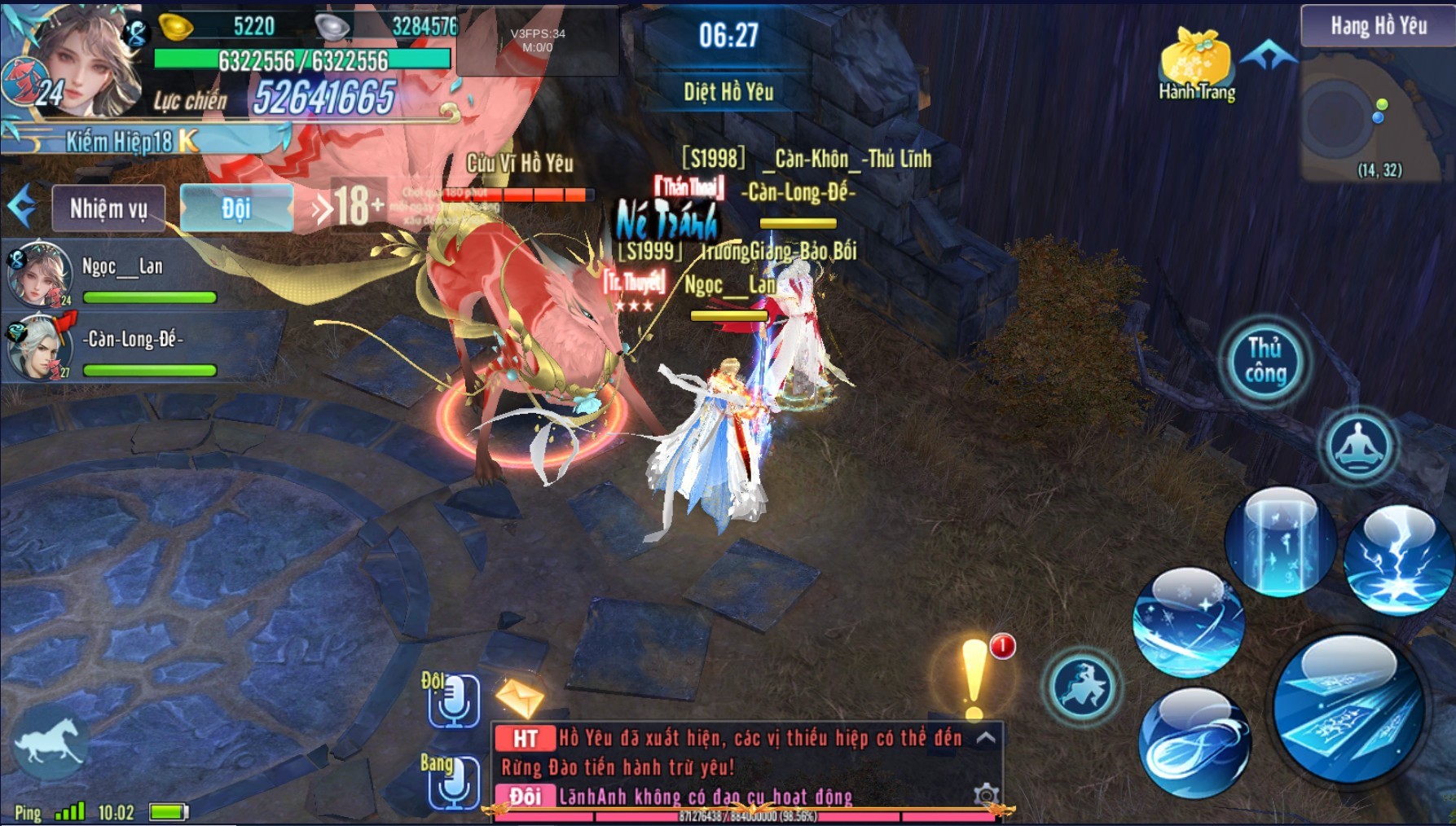1456x826 pixels.
Task: Open the exclamation mark notification
Action: point(974,680)
